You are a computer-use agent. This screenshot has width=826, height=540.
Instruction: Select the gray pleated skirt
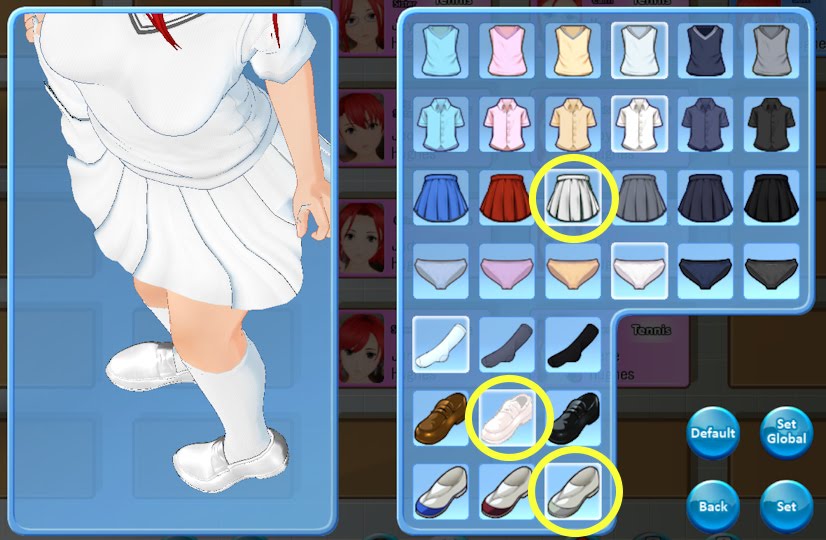[x=639, y=198]
